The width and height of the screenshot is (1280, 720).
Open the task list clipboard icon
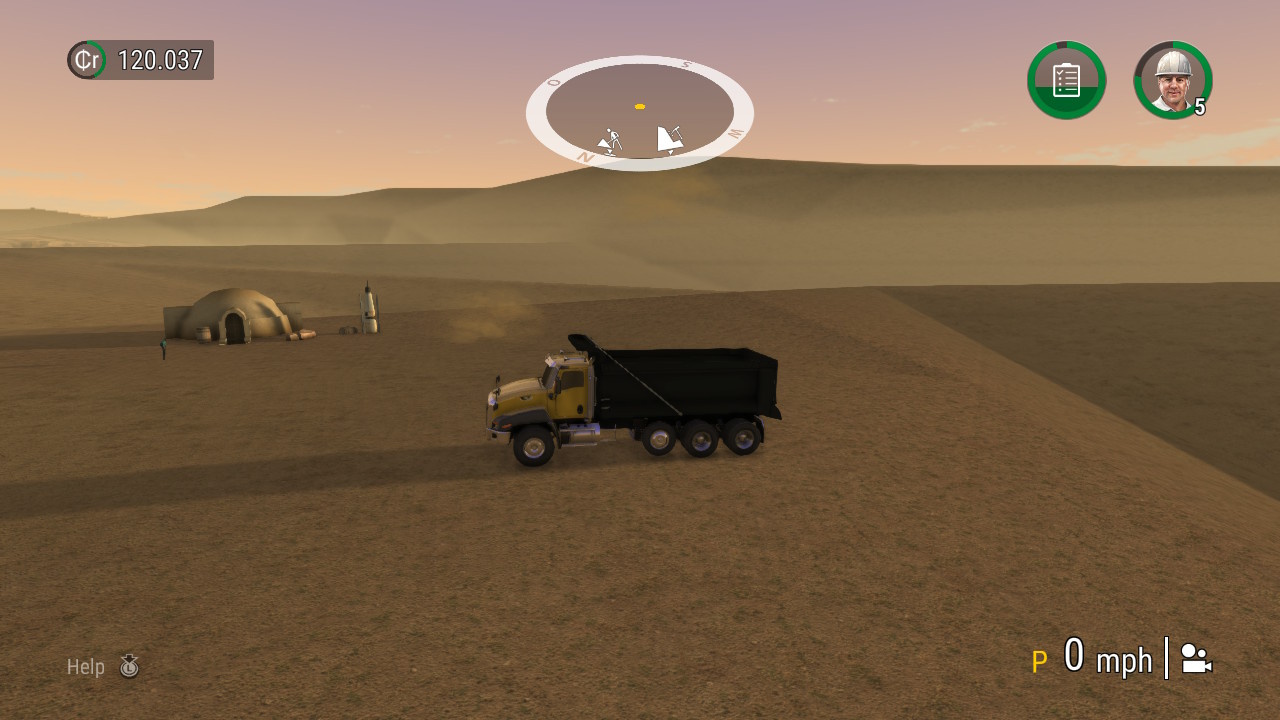(x=1066, y=80)
